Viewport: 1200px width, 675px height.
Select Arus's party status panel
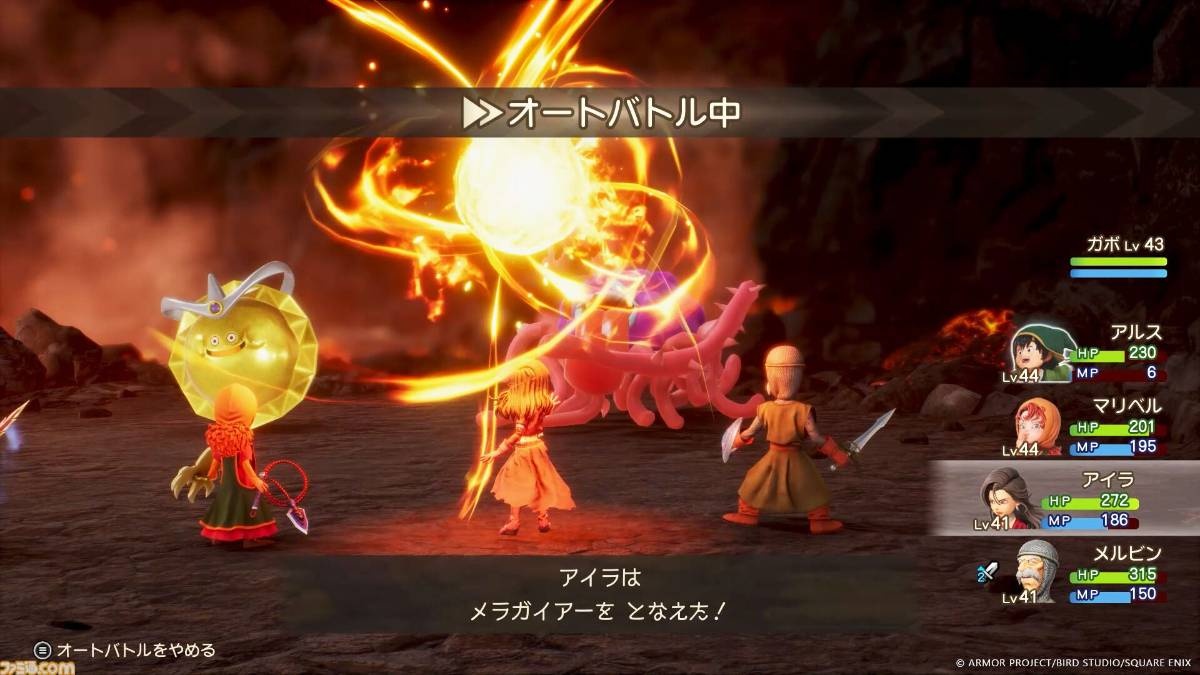(x=1090, y=352)
